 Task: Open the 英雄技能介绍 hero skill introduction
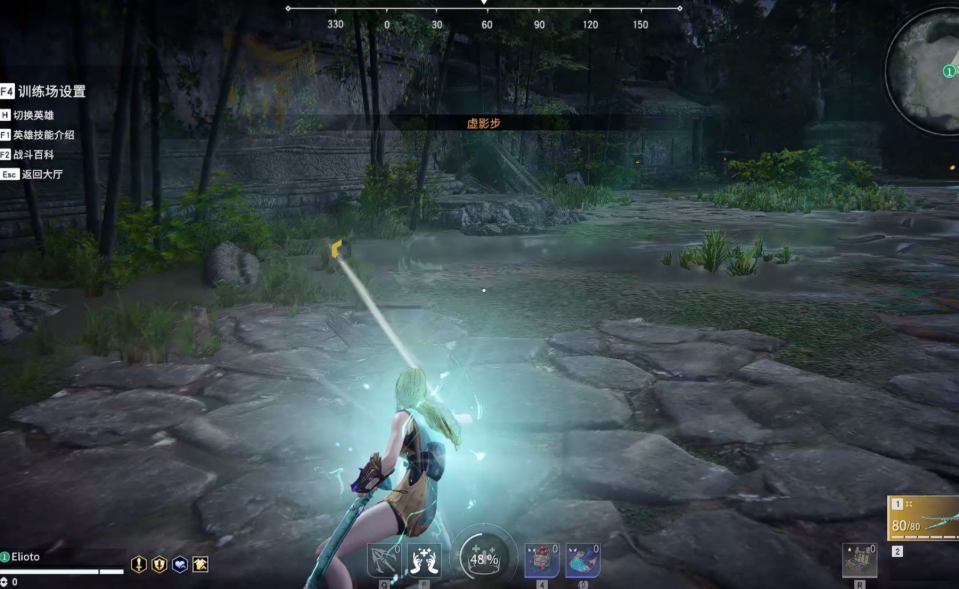click(x=43, y=135)
